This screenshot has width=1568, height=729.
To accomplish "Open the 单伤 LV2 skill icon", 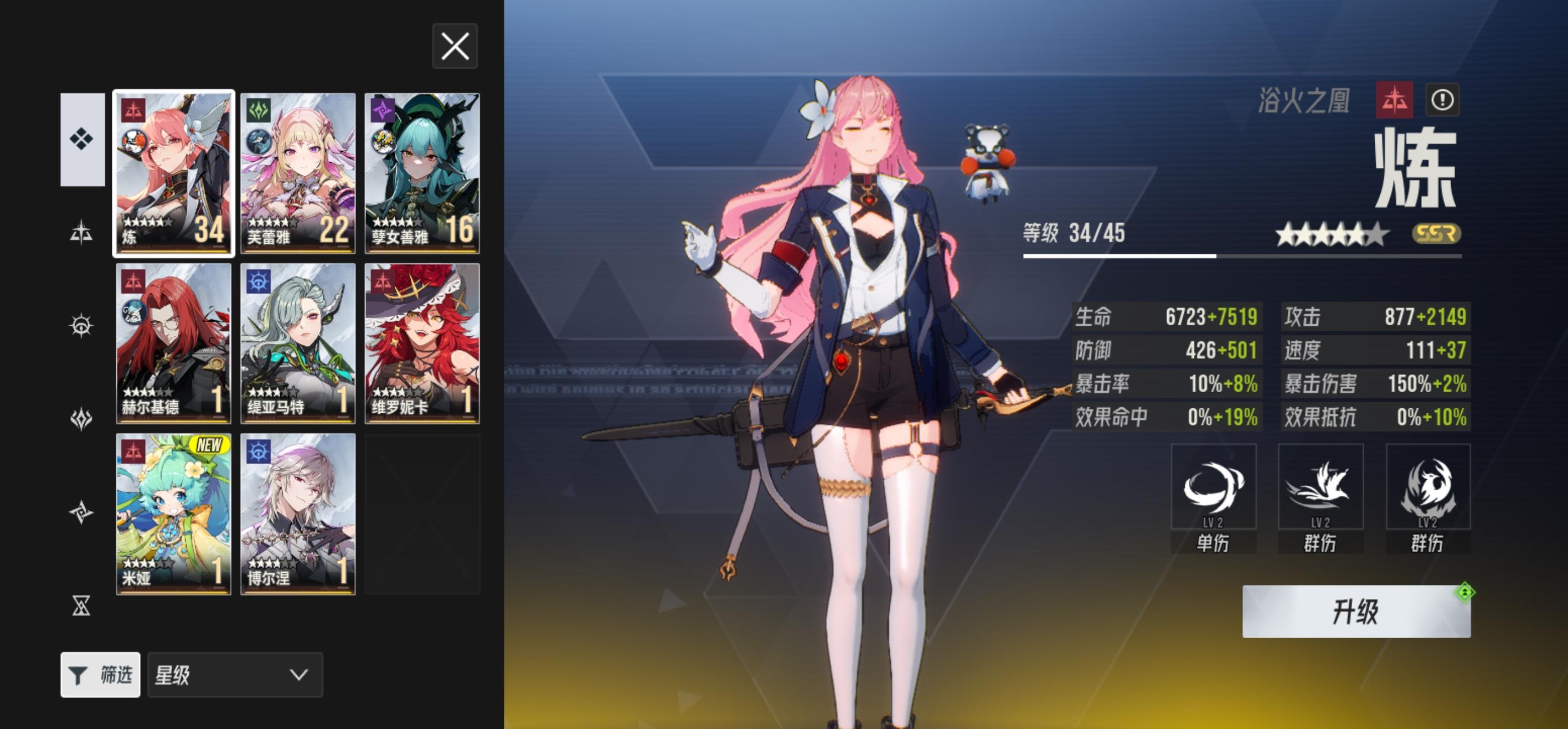I will [1214, 487].
